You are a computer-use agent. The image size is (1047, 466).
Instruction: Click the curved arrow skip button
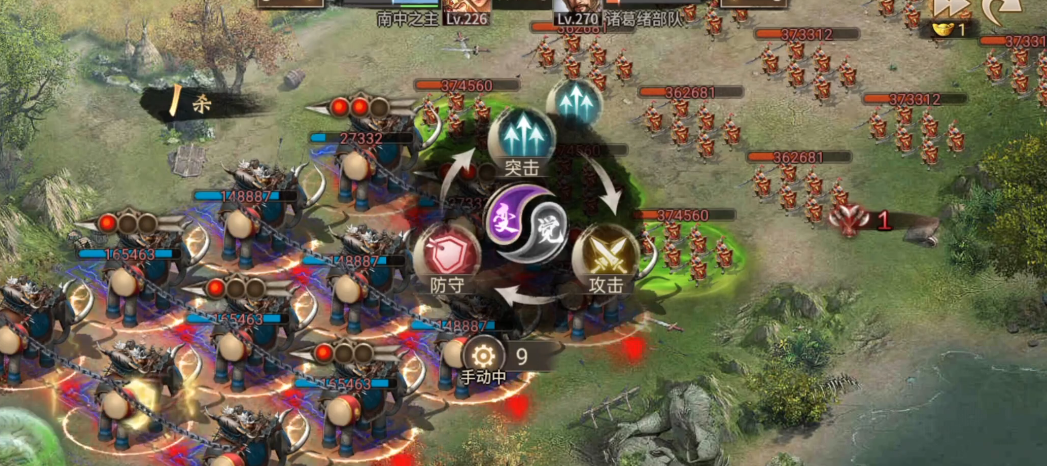pyautogui.click(x=996, y=10)
